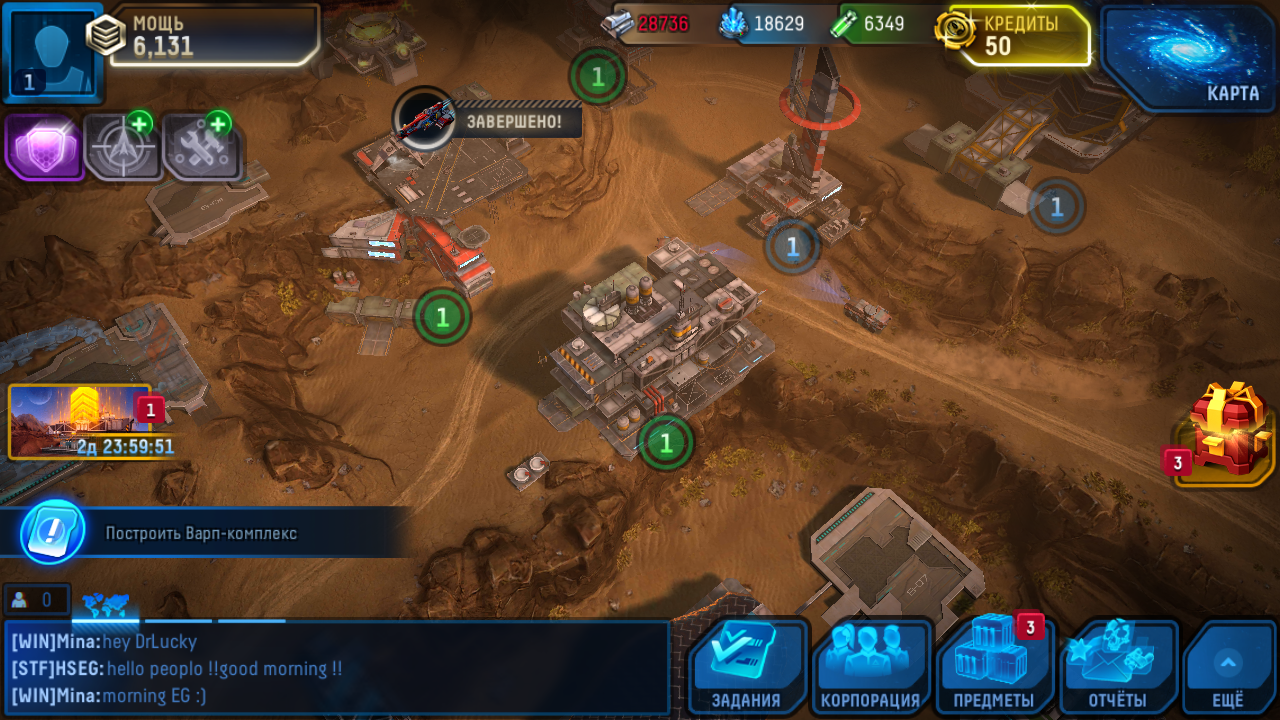Image resolution: width=1280 pixels, height=720 pixels.
Task: Tap the Кредиты credits panel
Action: click(x=1020, y=35)
